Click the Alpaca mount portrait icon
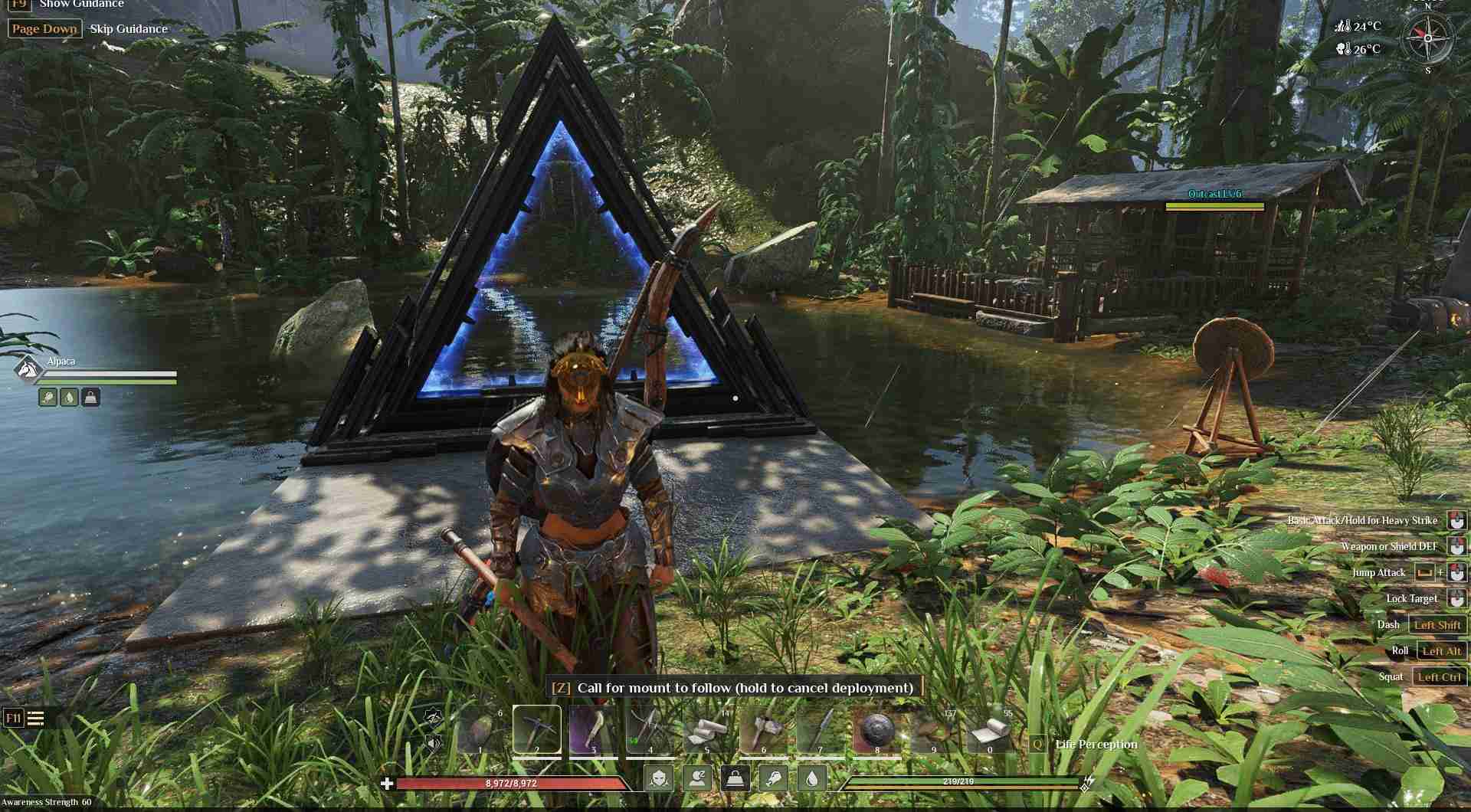This screenshot has height=812, width=1471. tap(27, 369)
